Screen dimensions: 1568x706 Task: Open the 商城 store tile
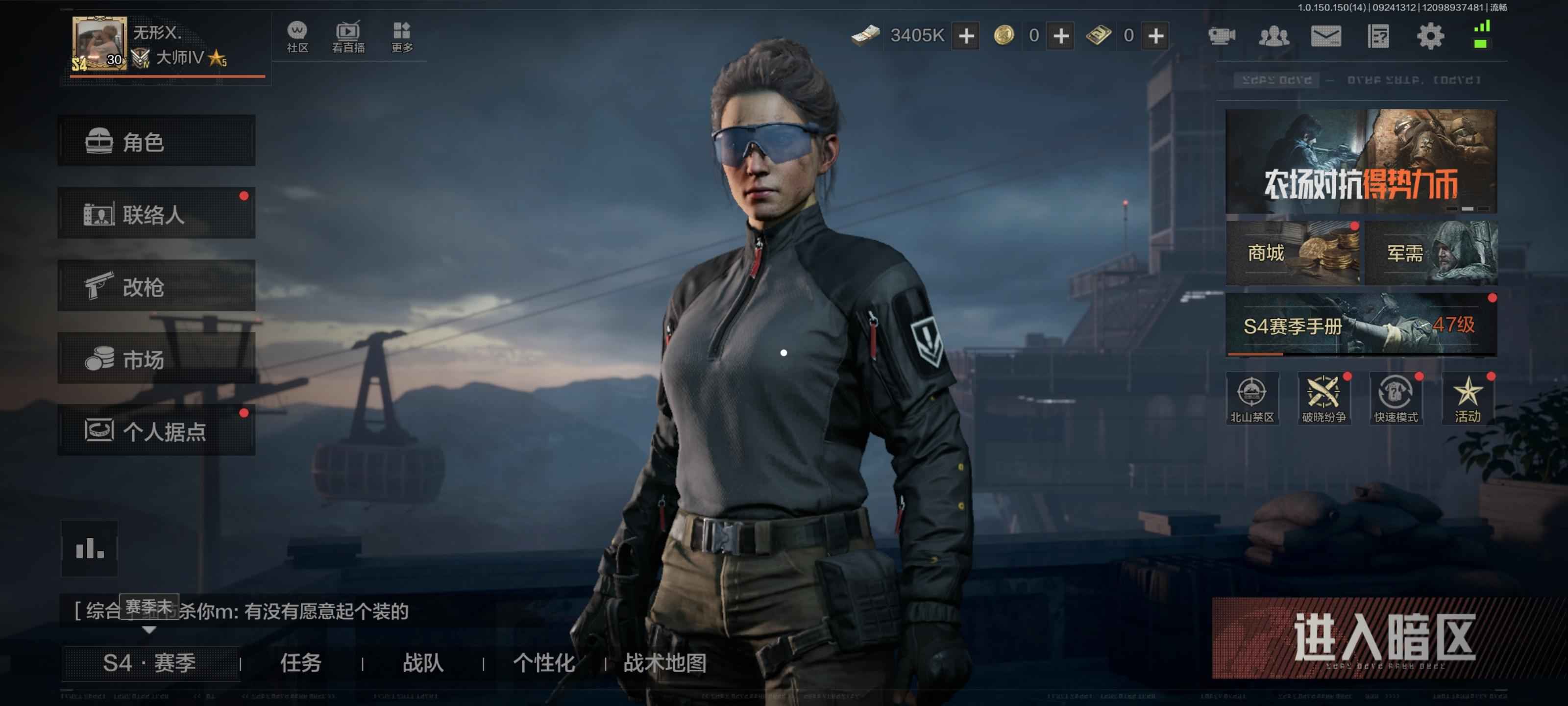coord(1292,253)
